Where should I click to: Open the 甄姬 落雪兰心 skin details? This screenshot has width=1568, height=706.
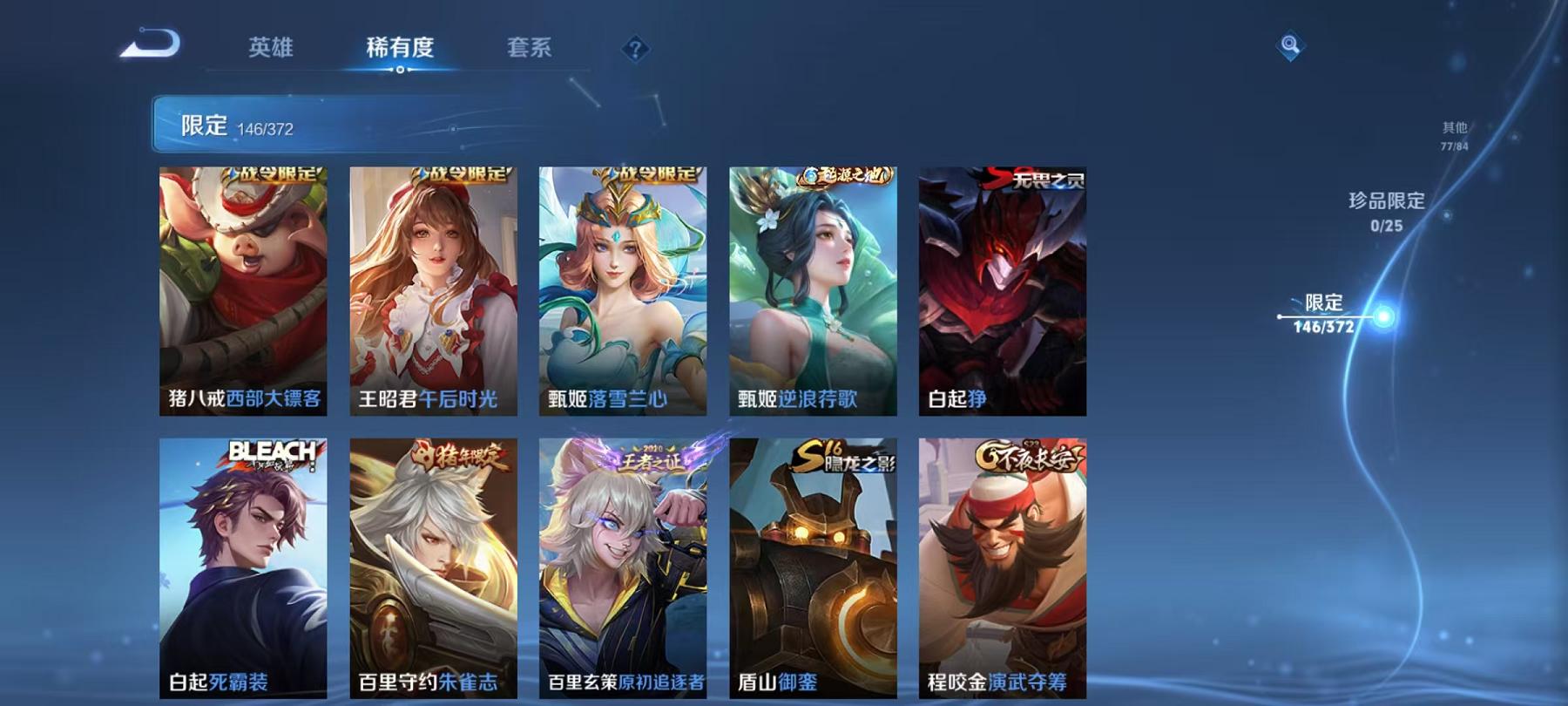624,288
